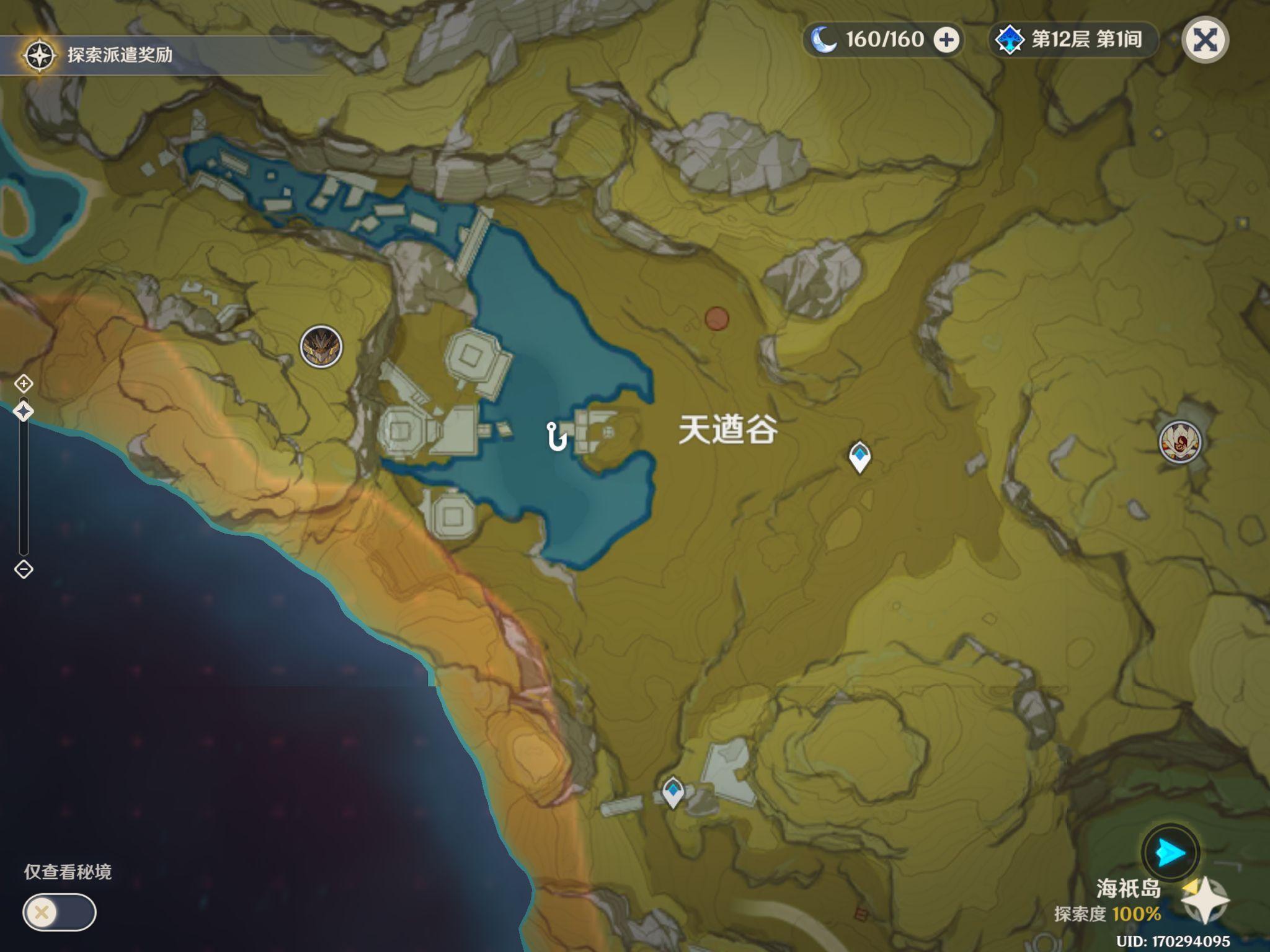Image resolution: width=1270 pixels, height=952 pixels.
Task: Click the cyan arrow player location indicator
Action: pos(1170,853)
